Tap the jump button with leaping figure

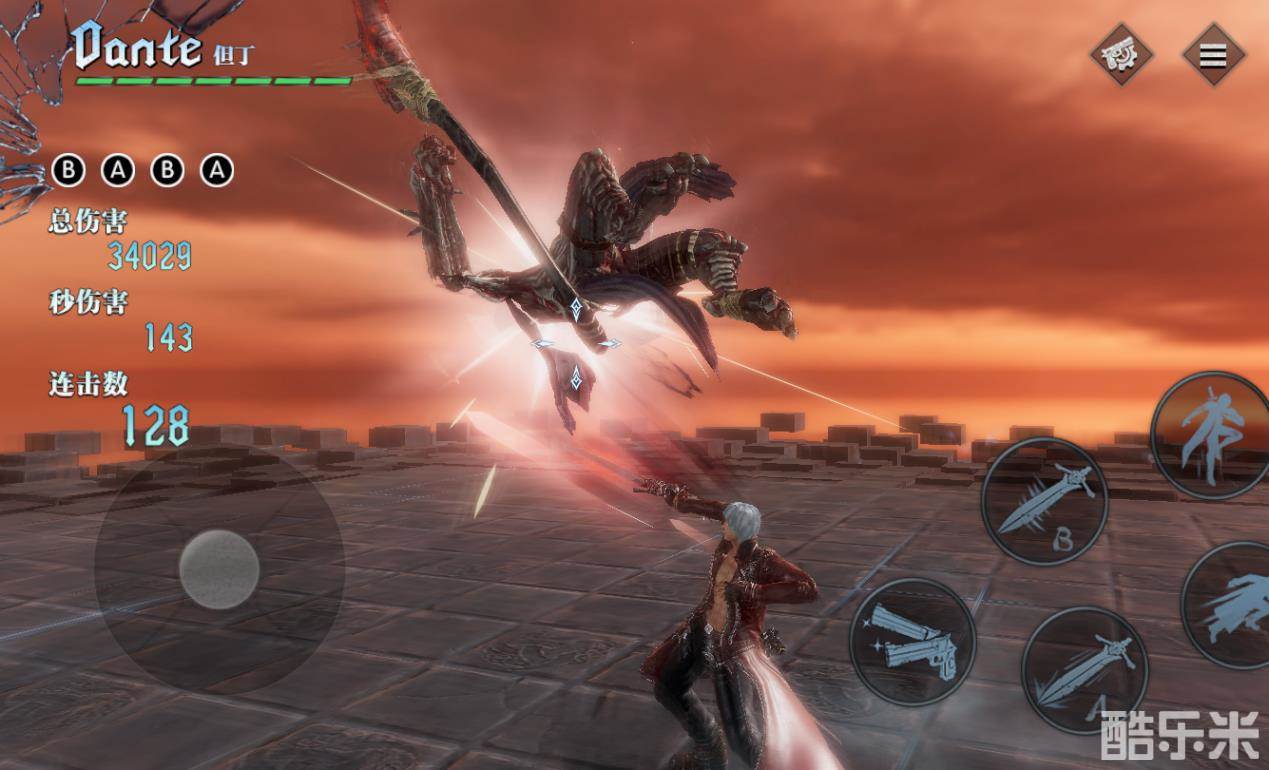click(x=1210, y=435)
